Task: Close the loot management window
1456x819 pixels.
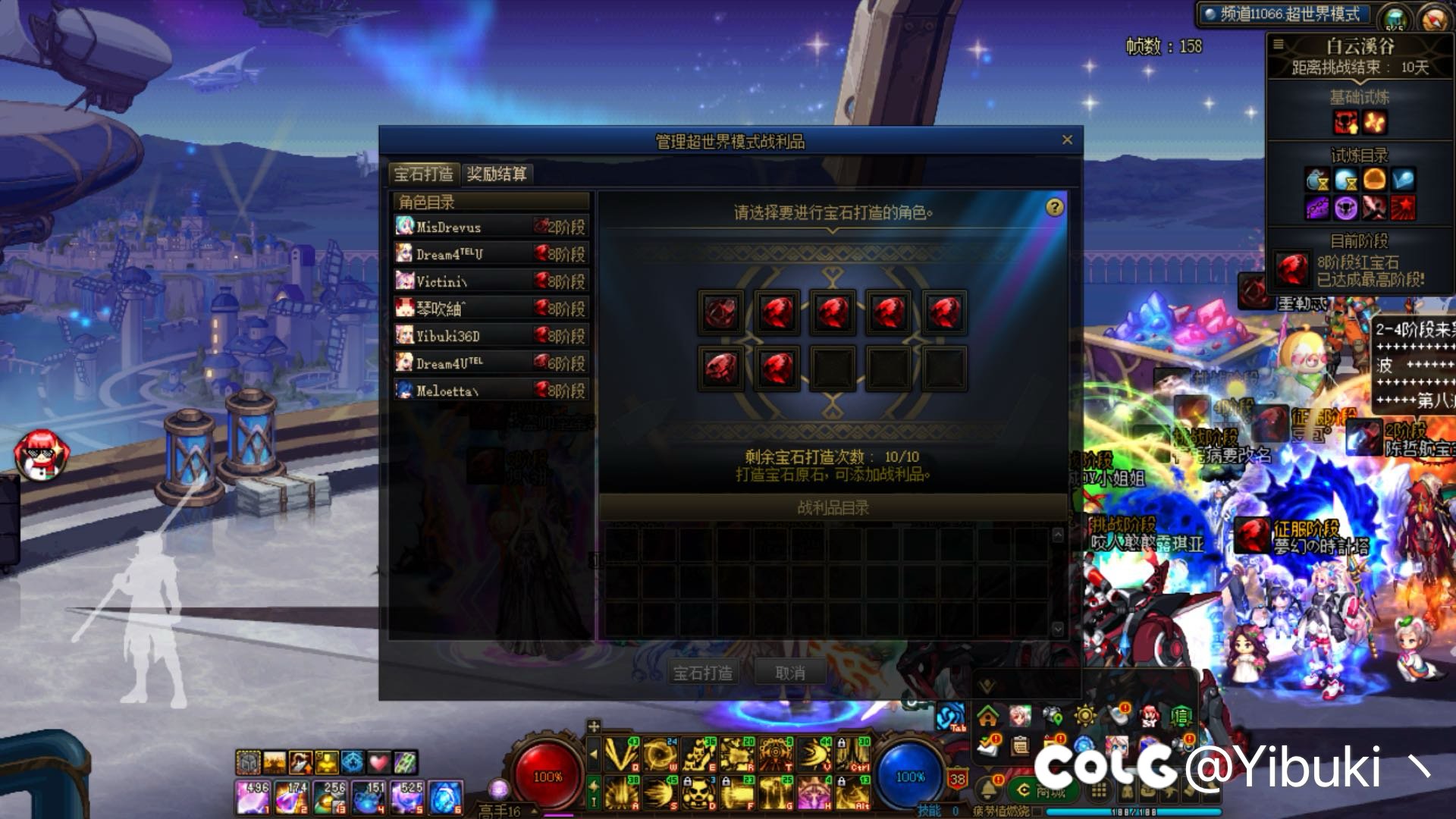Action: [1067, 140]
